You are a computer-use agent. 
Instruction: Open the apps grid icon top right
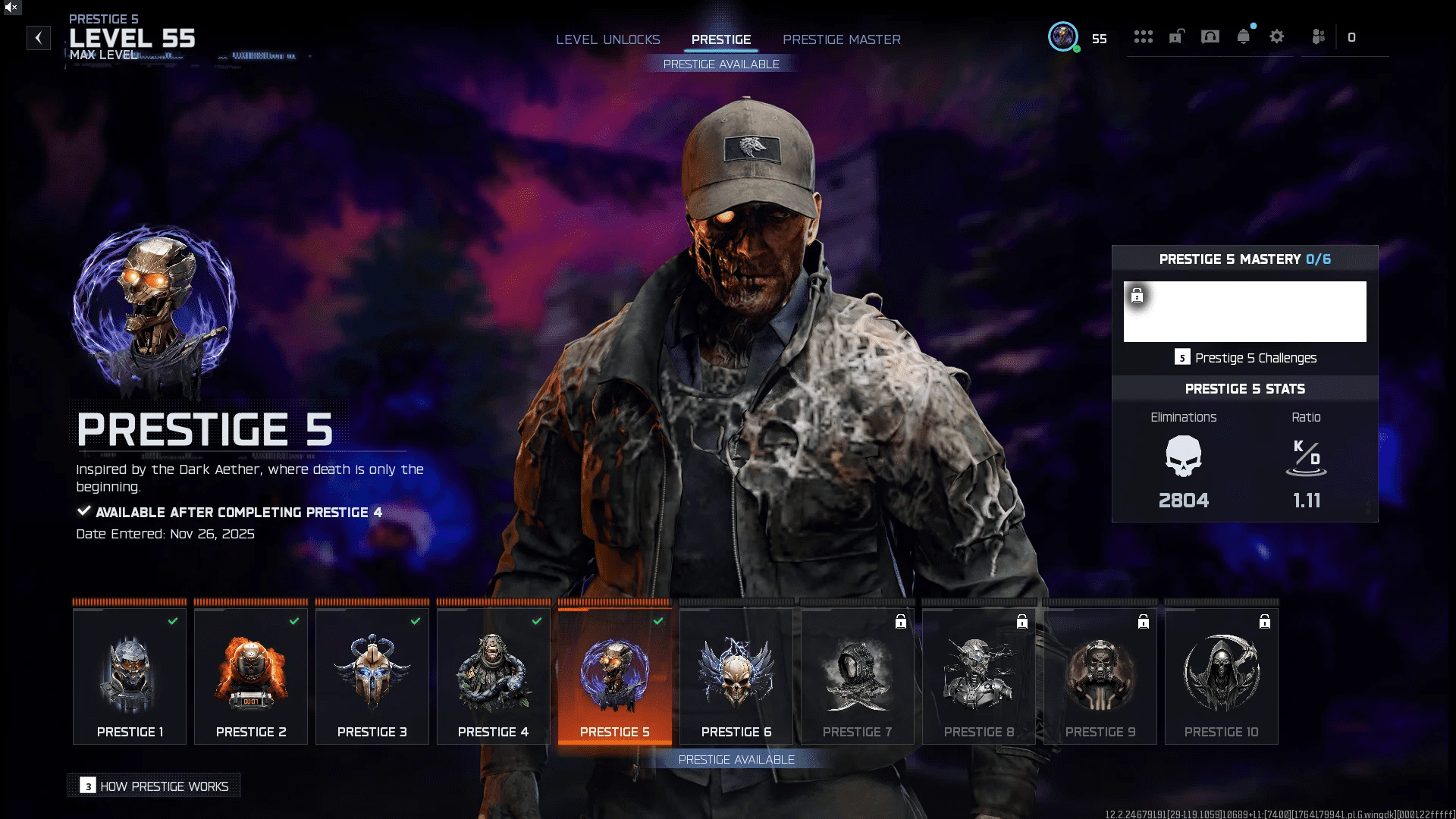1144,36
